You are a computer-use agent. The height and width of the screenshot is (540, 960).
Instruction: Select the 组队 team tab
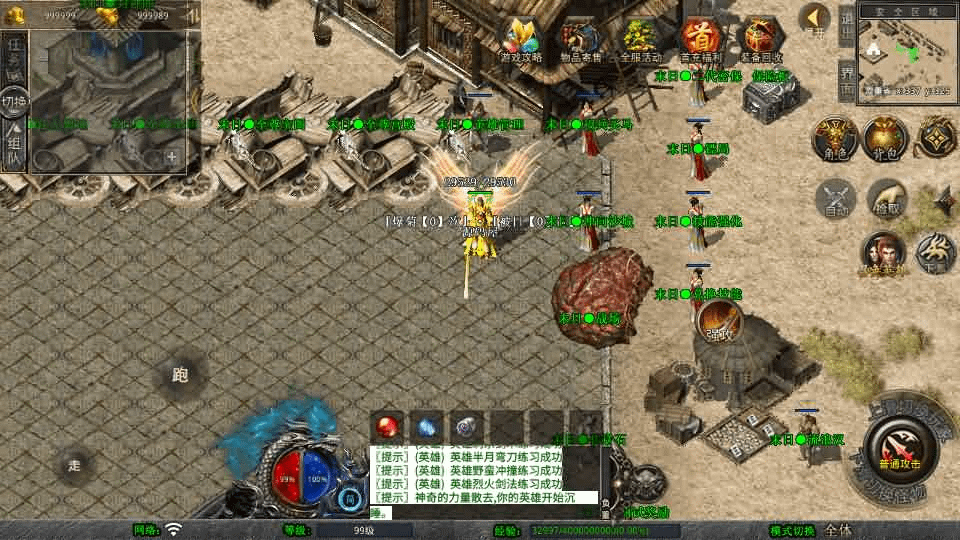click(x=14, y=148)
